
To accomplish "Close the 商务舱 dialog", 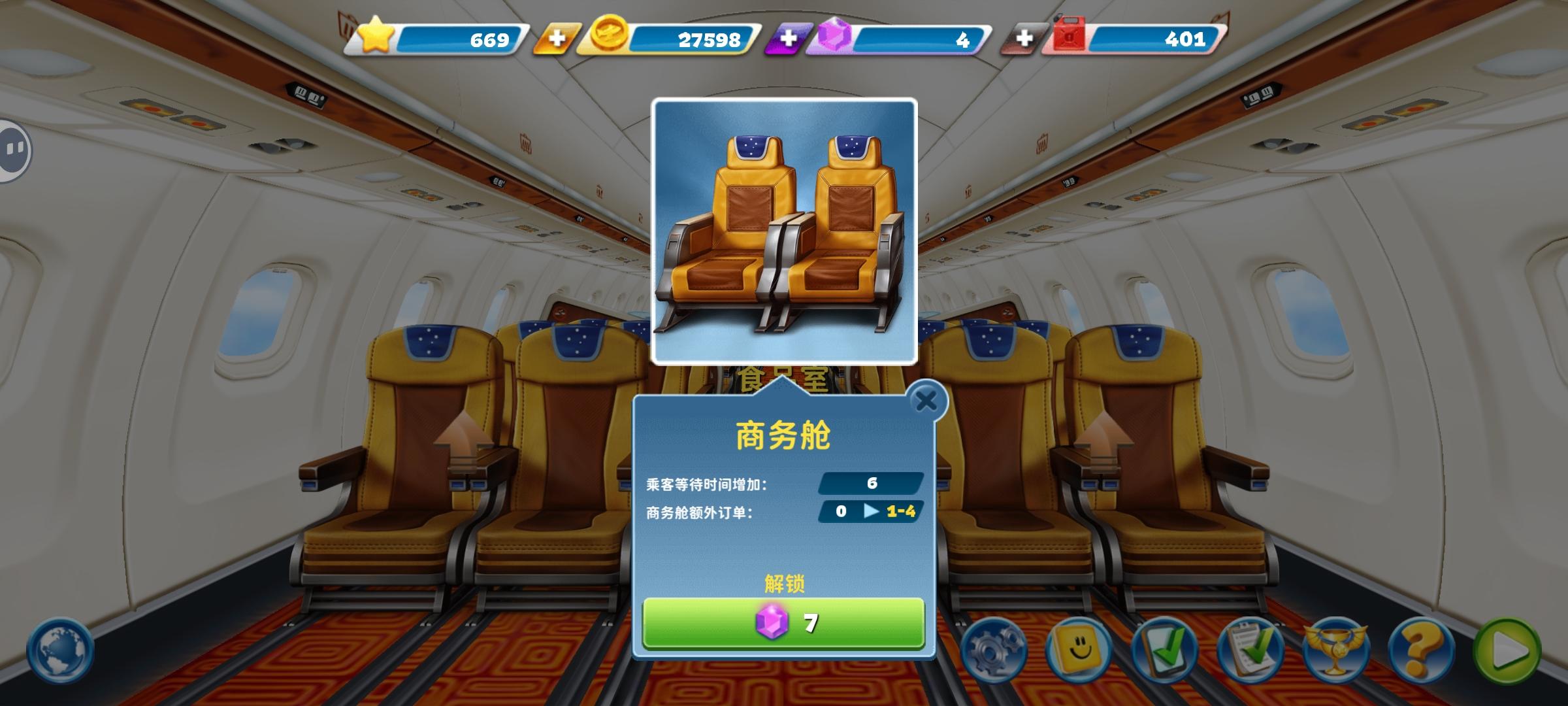I will click(x=928, y=401).
